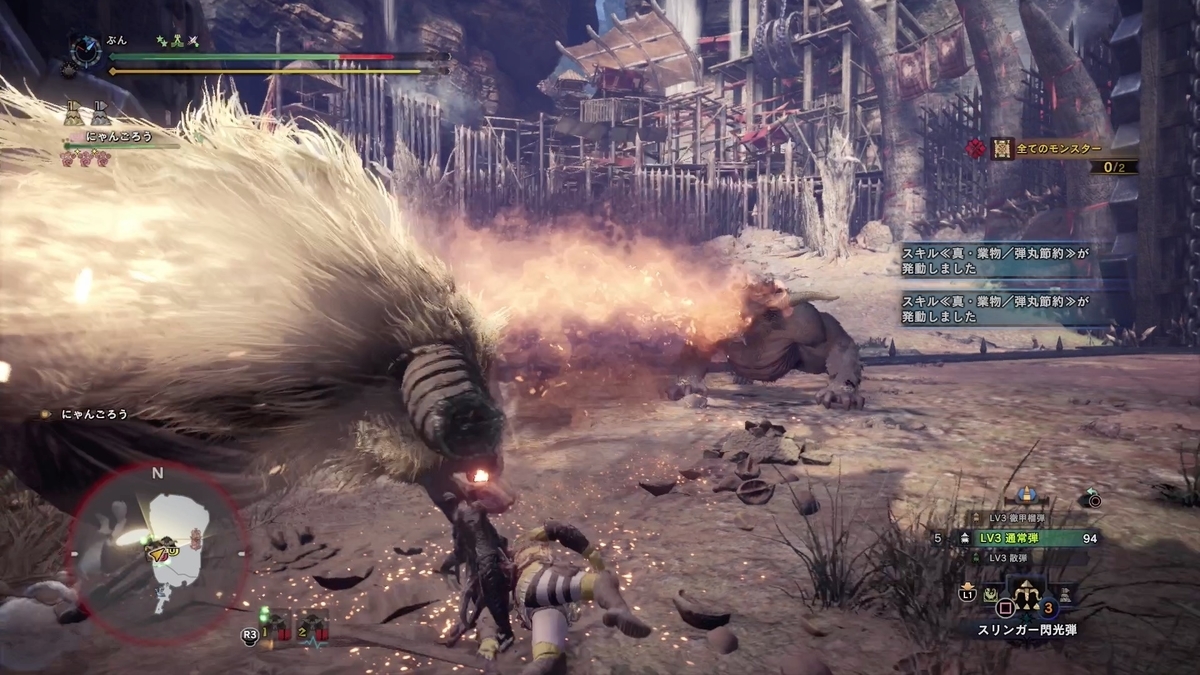Click the 全てのモンスター quest objective tracker
This screenshot has height=675, width=1200.
click(x=1062, y=148)
